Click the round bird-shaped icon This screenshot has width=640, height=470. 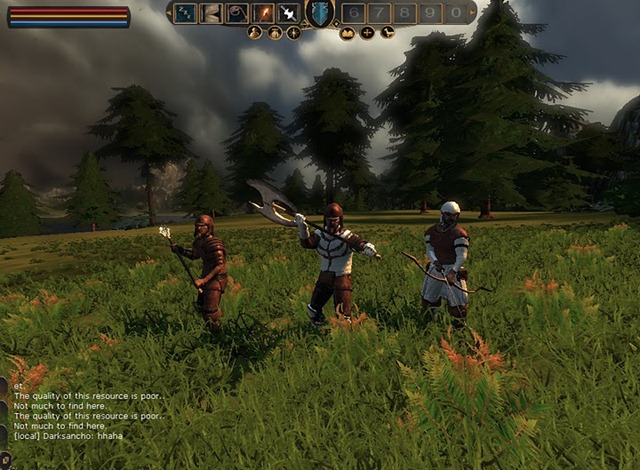click(x=387, y=33)
